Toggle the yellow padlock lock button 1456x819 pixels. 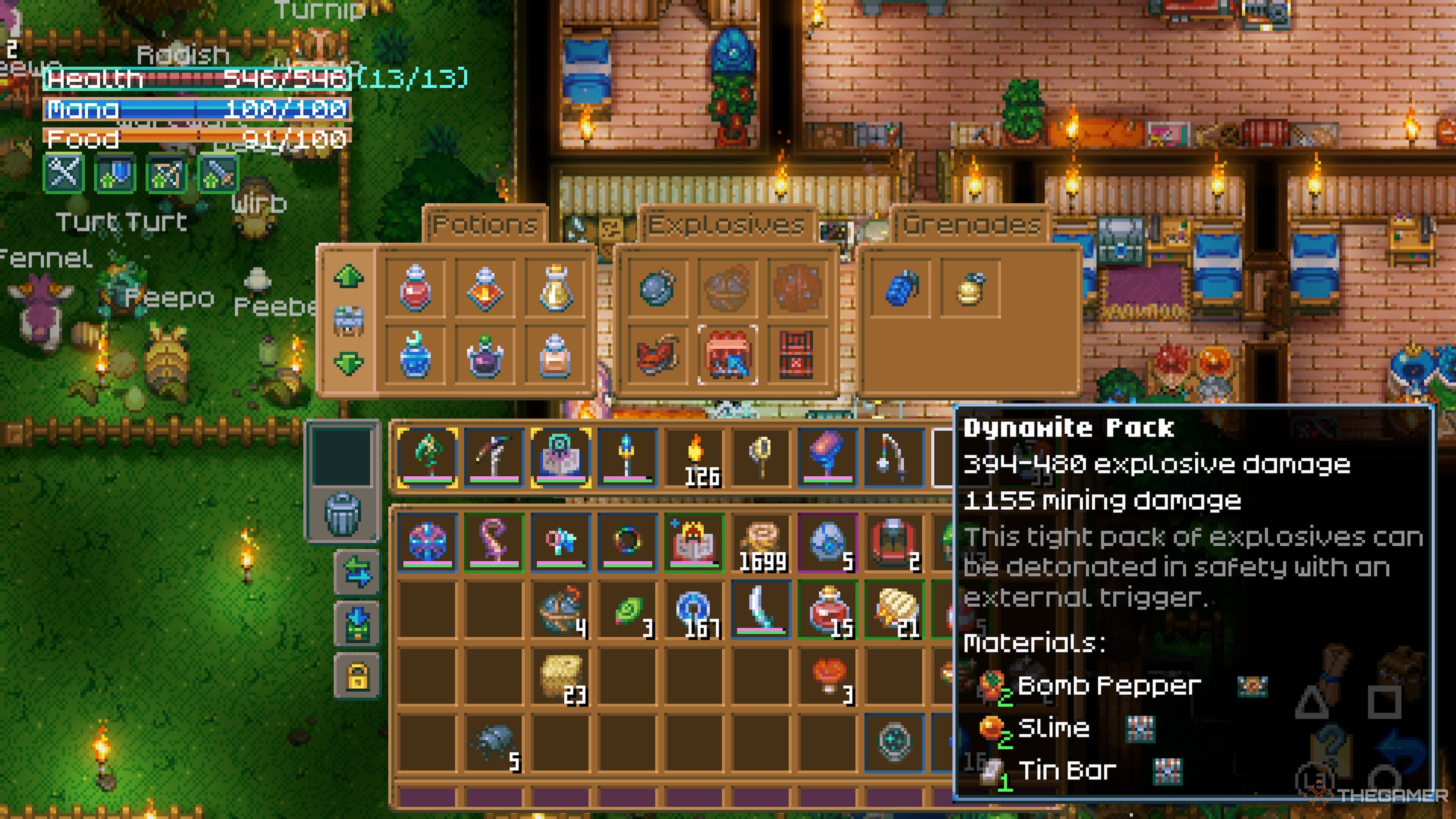[x=357, y=676]
